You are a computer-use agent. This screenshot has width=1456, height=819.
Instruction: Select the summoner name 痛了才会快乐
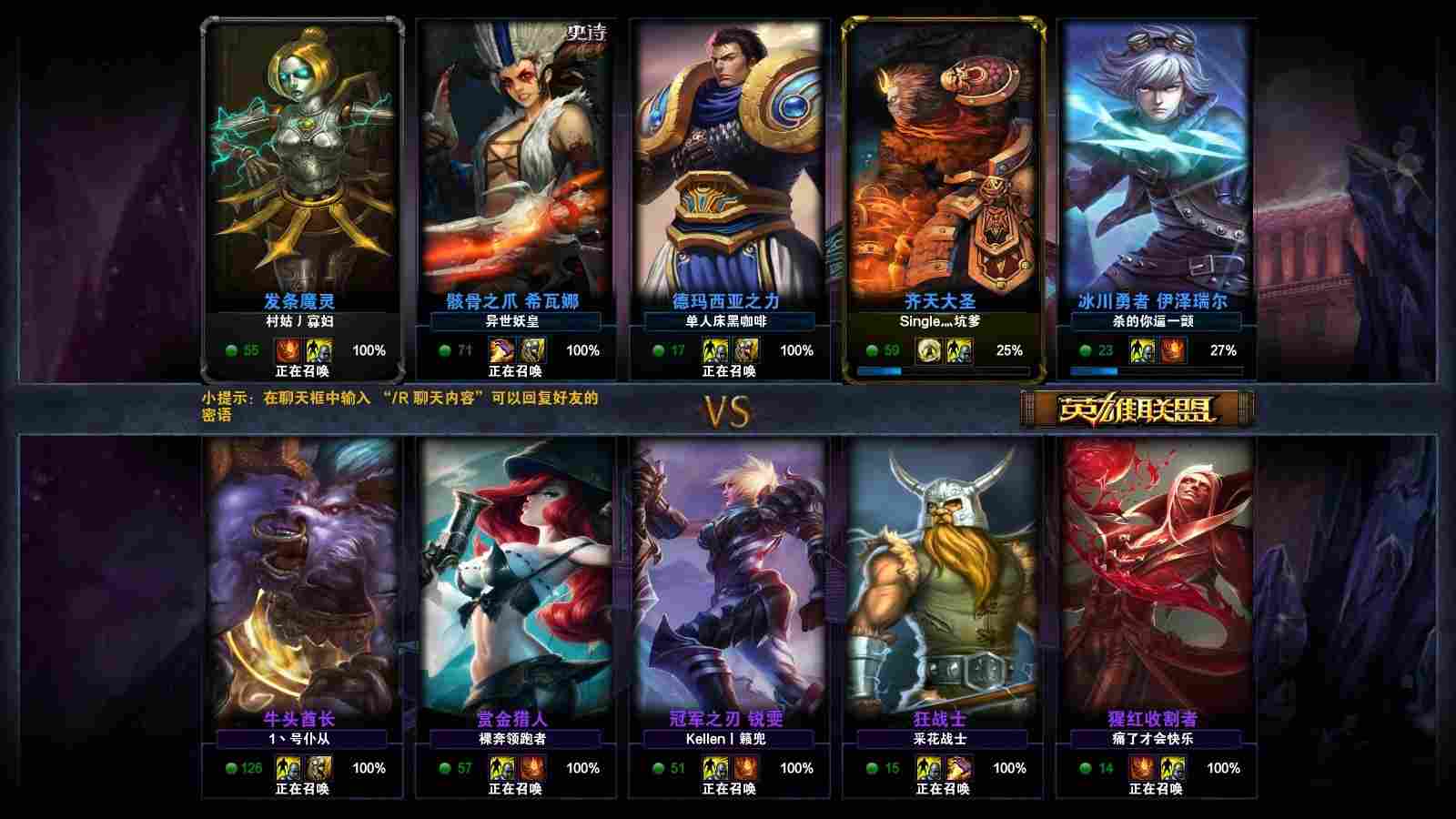pyautogui.click(x=1153, y=739)
